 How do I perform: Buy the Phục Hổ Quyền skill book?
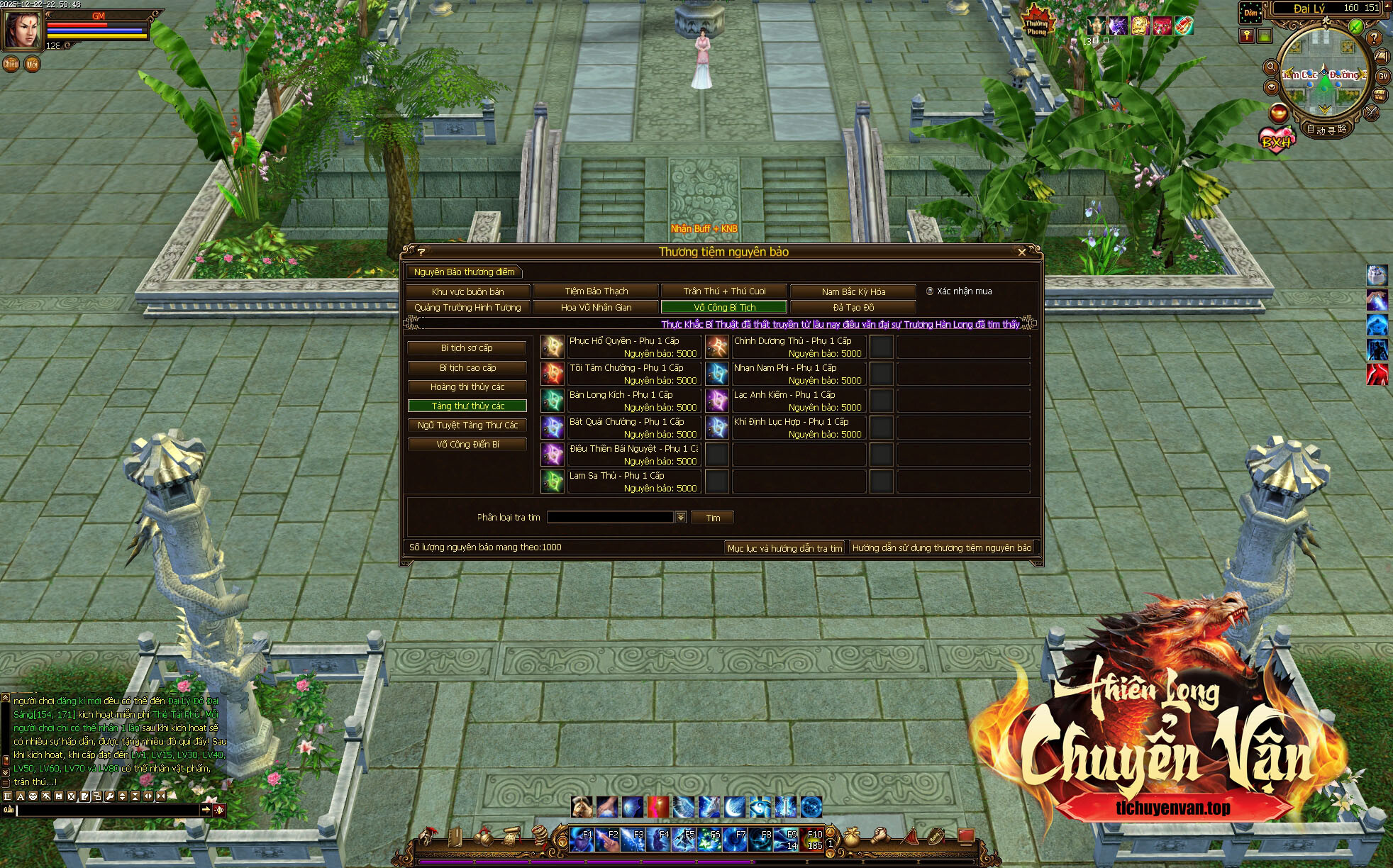tap(553, 347)
